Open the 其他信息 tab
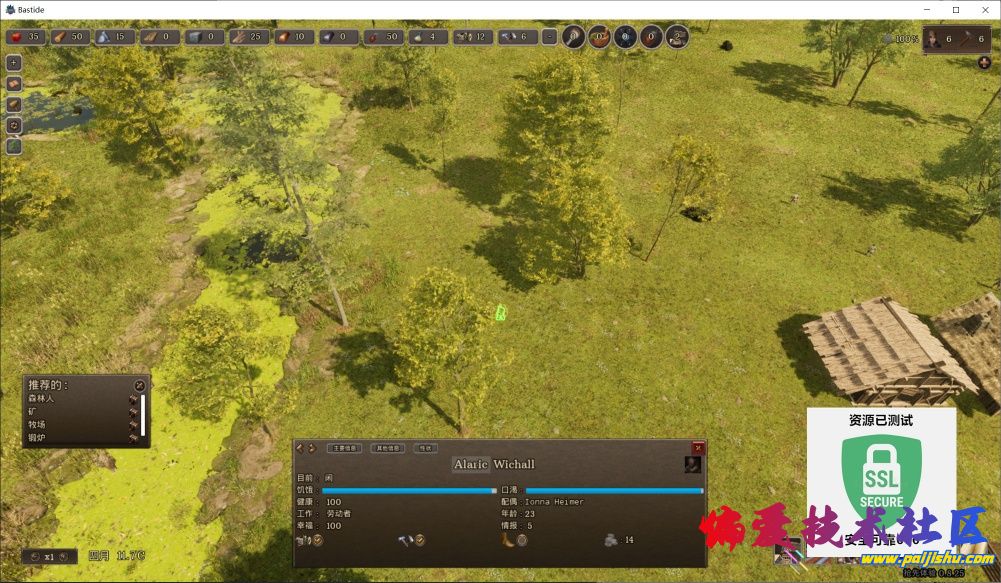 [387, 448]
